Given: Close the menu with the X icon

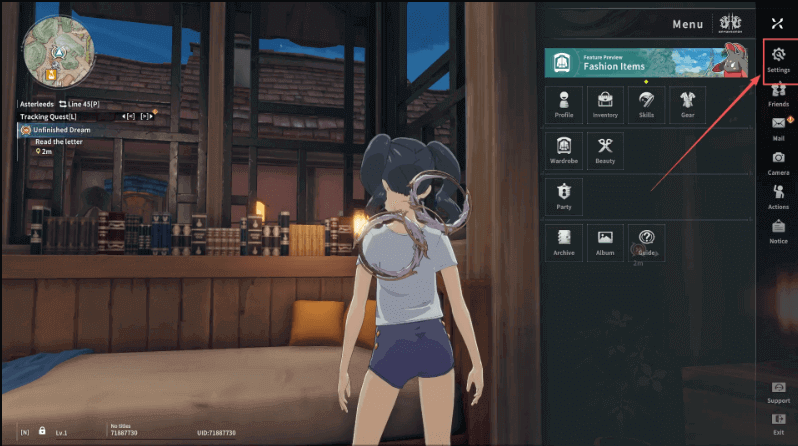Looking at the screenshot, I should 778,22.
